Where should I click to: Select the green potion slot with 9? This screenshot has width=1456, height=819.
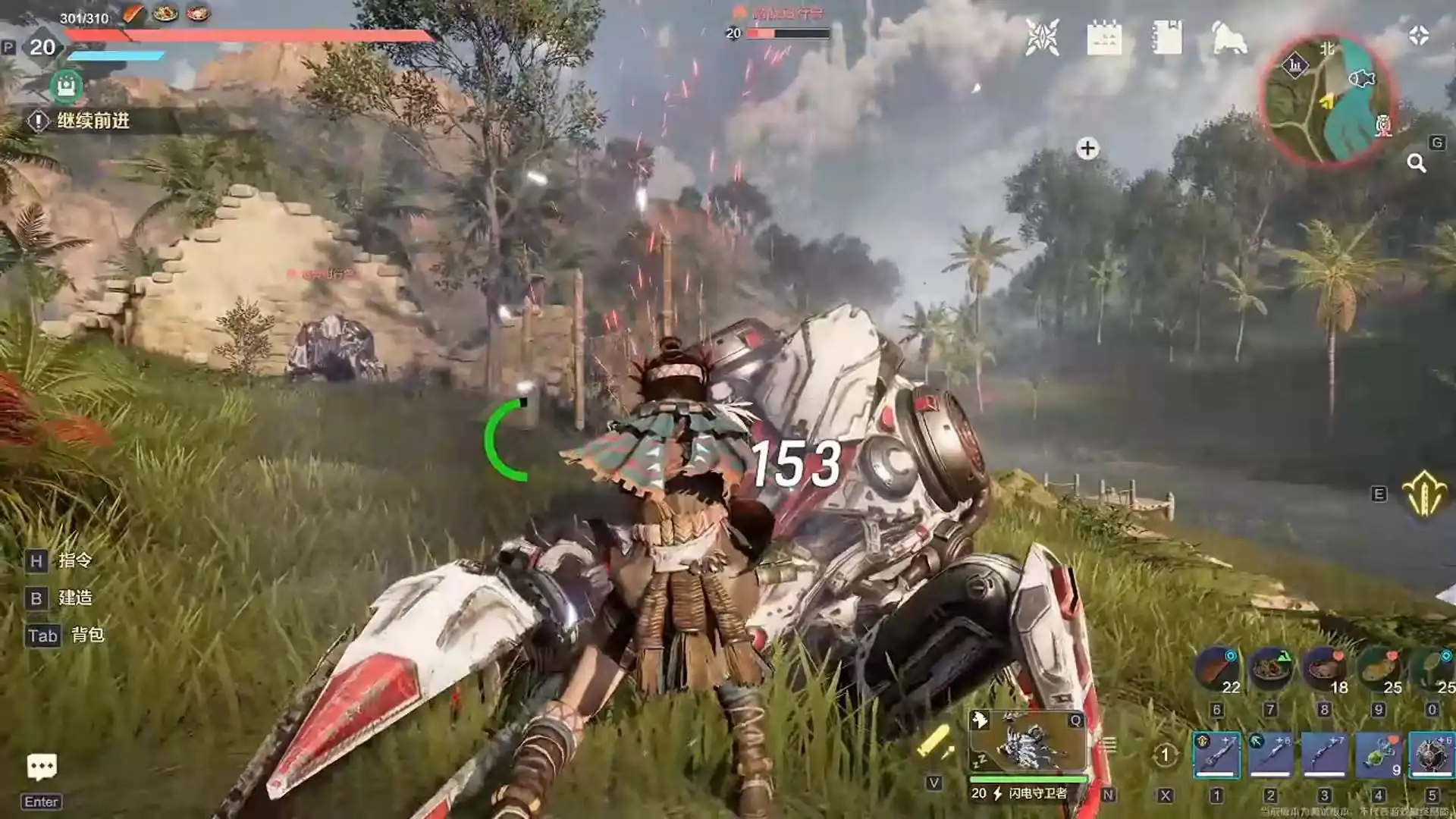[1379, 755]
